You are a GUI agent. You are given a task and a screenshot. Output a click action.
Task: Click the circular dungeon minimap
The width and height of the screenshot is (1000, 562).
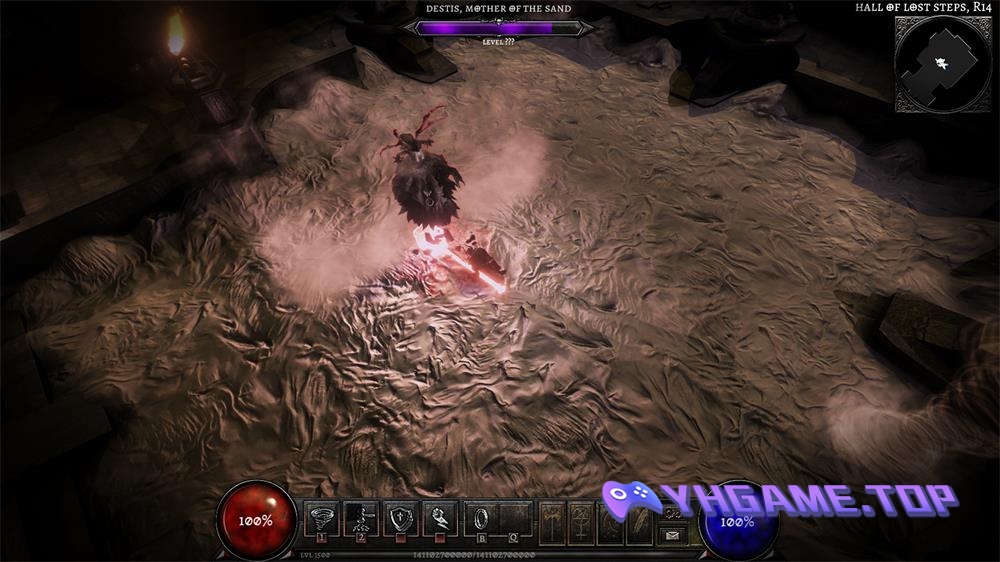coord(943,63)
